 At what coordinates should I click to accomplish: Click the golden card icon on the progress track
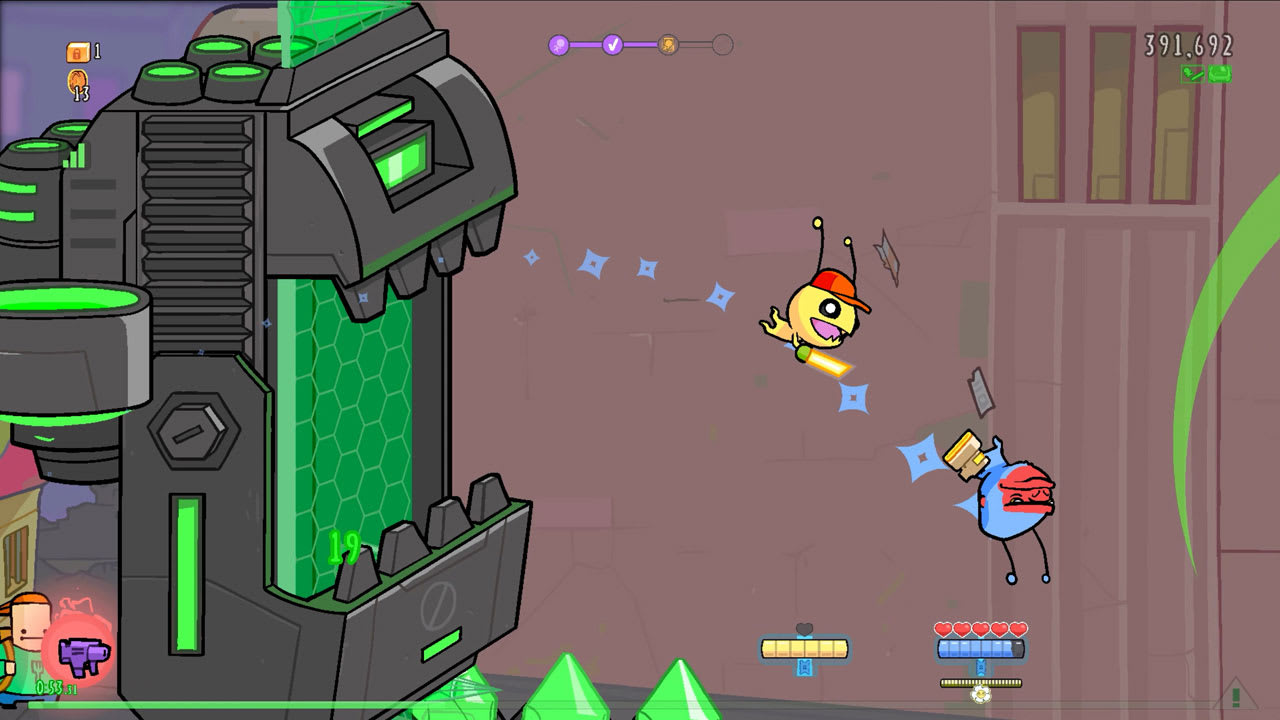pyautogui.click(x=666, y=45)
